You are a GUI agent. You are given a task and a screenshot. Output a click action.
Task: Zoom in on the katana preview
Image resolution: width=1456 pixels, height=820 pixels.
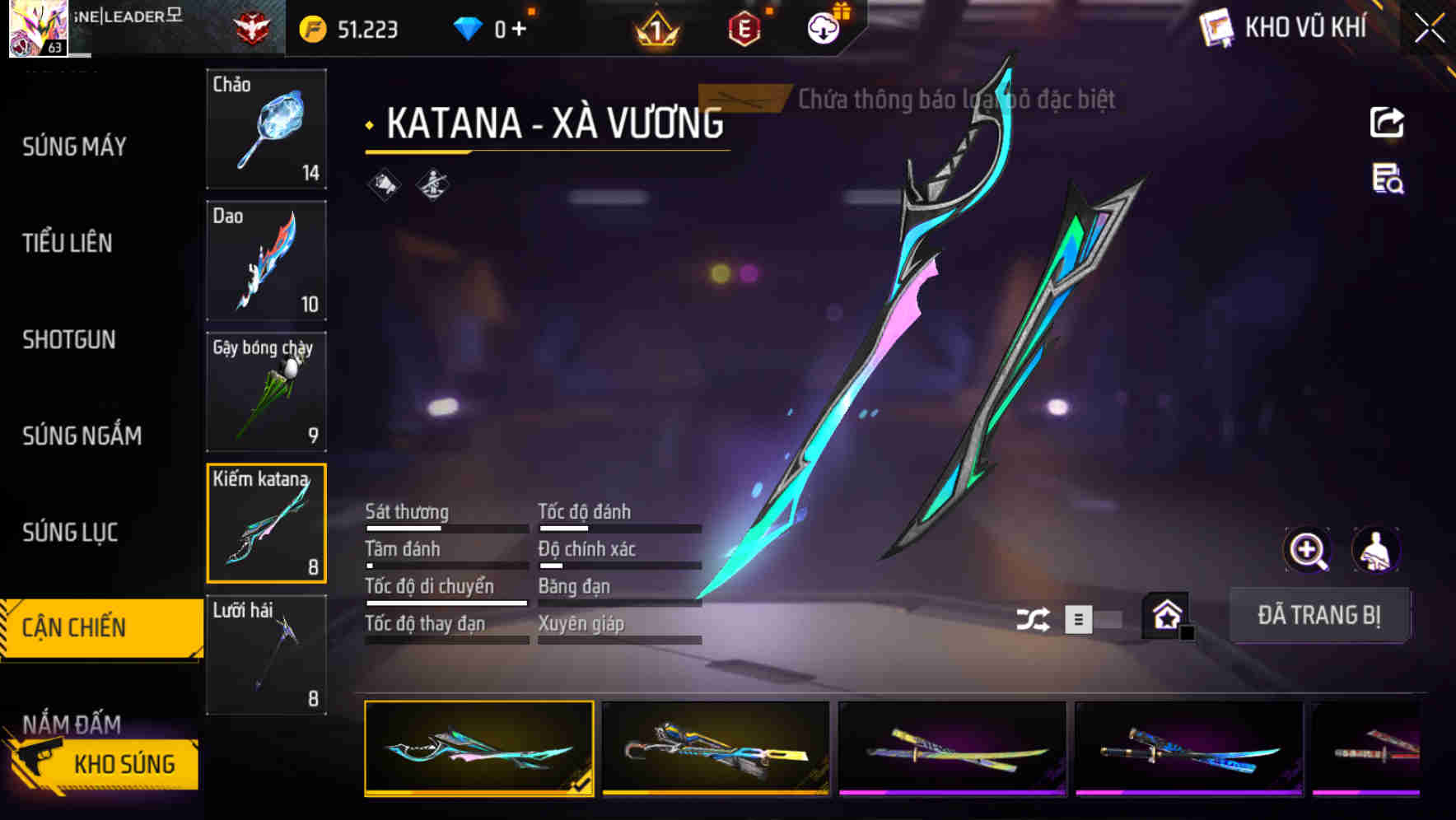click(x=1308, y=550)
